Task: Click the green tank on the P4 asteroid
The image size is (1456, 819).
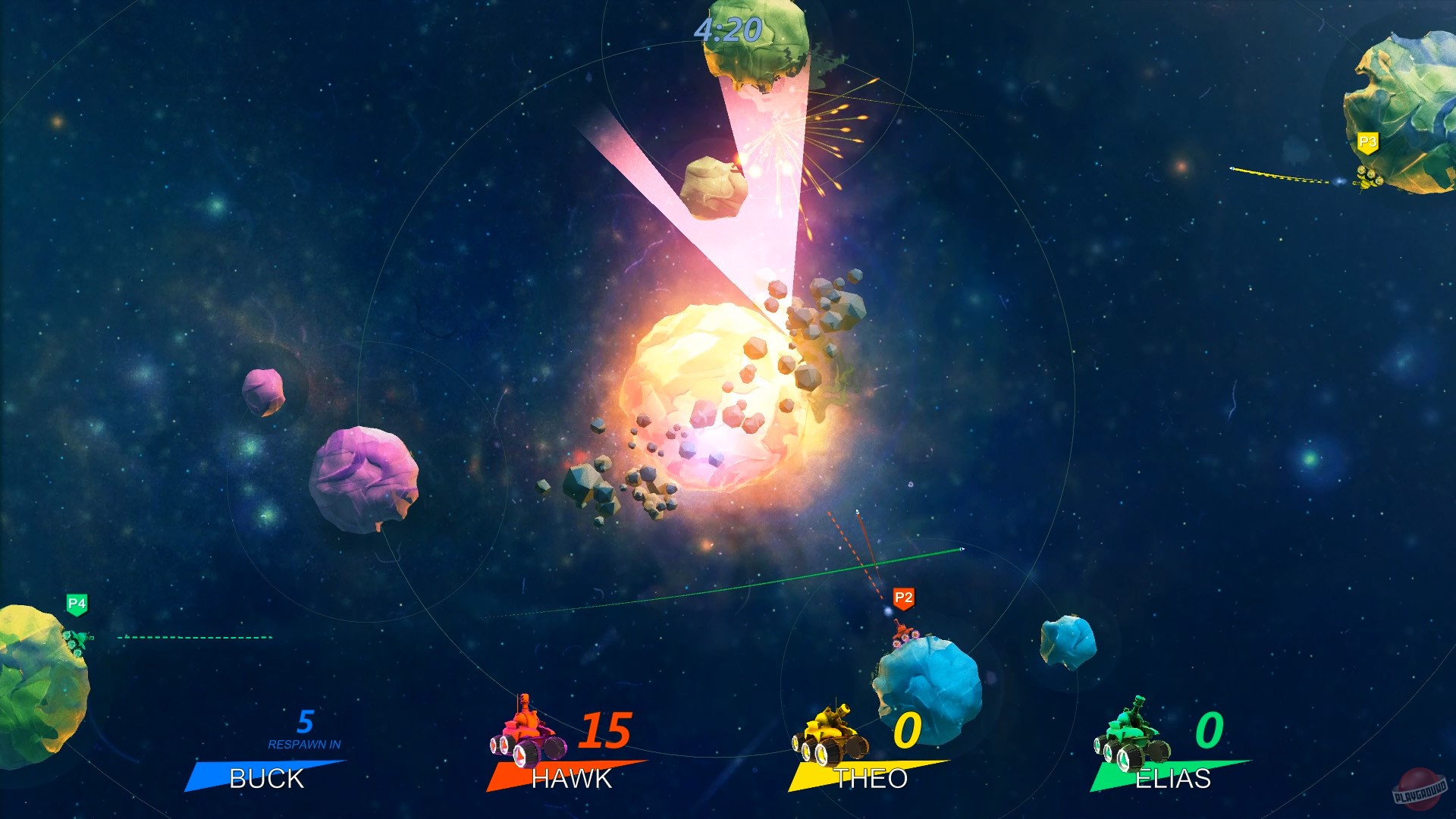Action: click(x=76, y=641)
